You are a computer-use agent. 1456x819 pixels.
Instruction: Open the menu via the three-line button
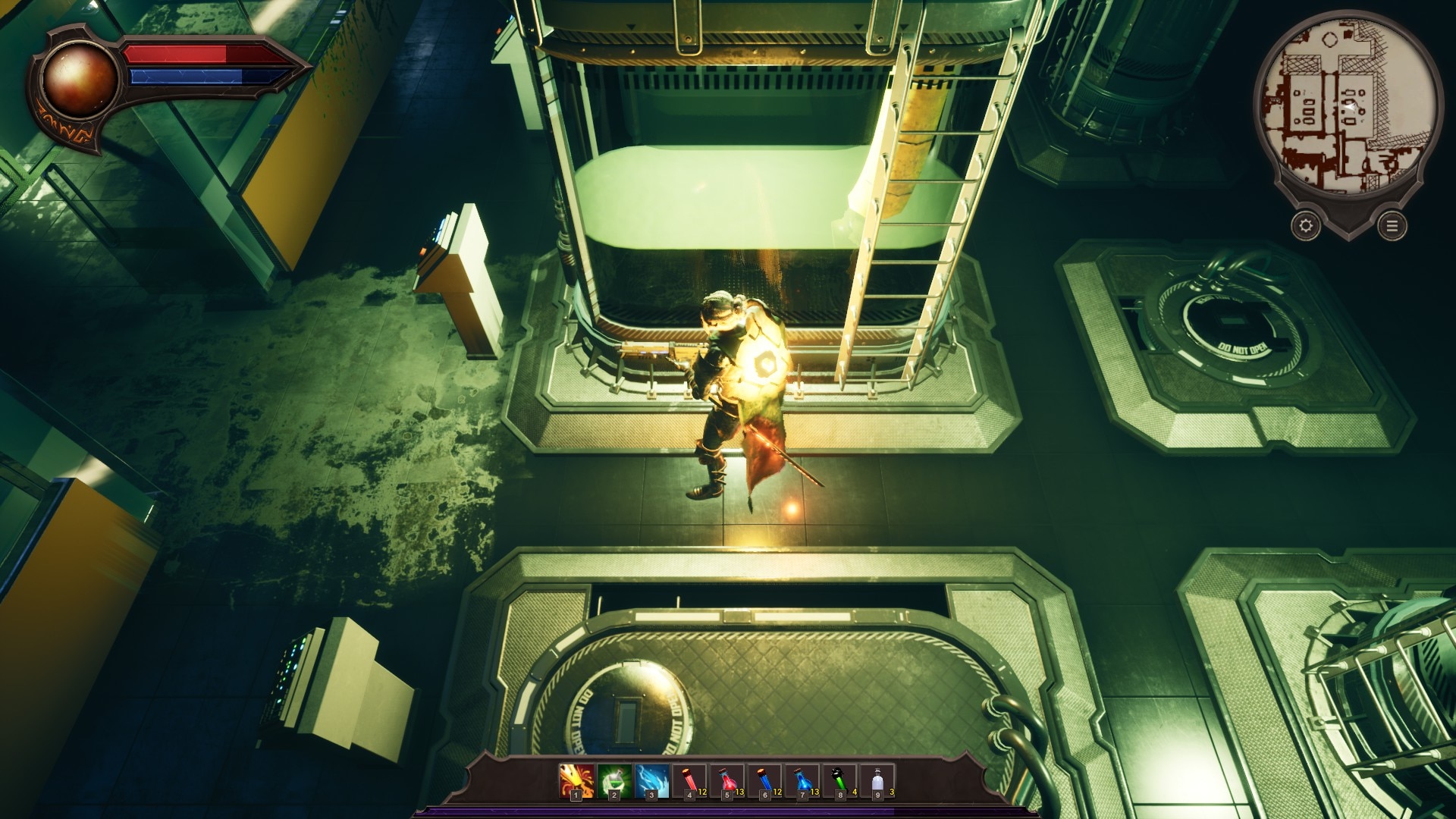tap(1392, 226)
